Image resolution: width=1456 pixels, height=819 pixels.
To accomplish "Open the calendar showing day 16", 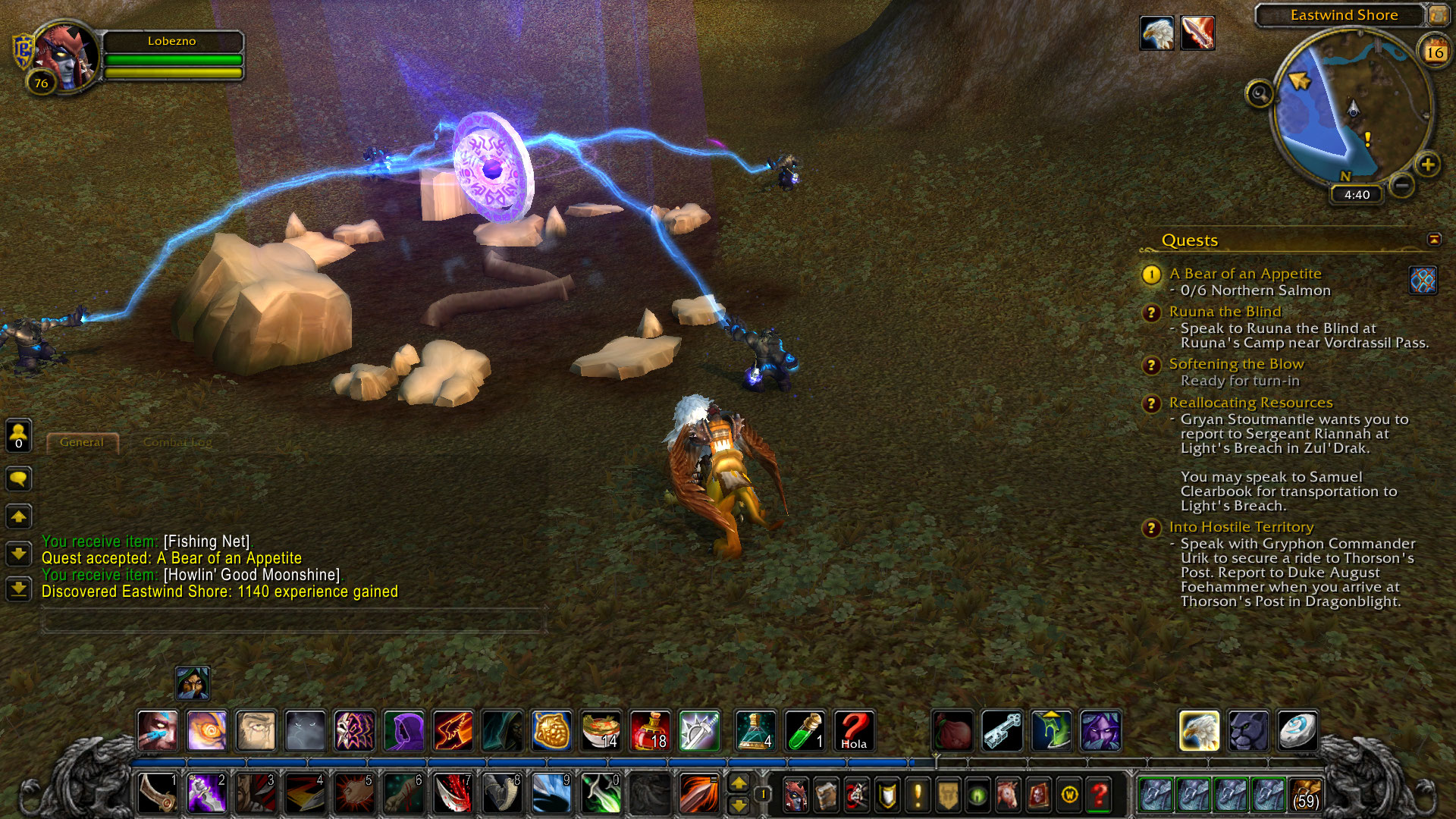I will coord(1434,52).
